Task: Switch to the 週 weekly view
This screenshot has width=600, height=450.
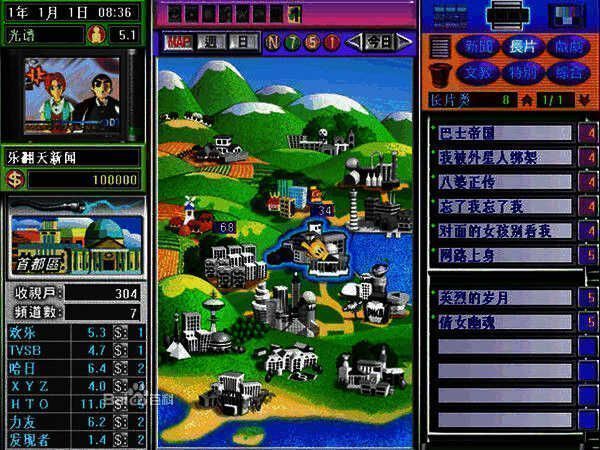Action: point(213,42)
